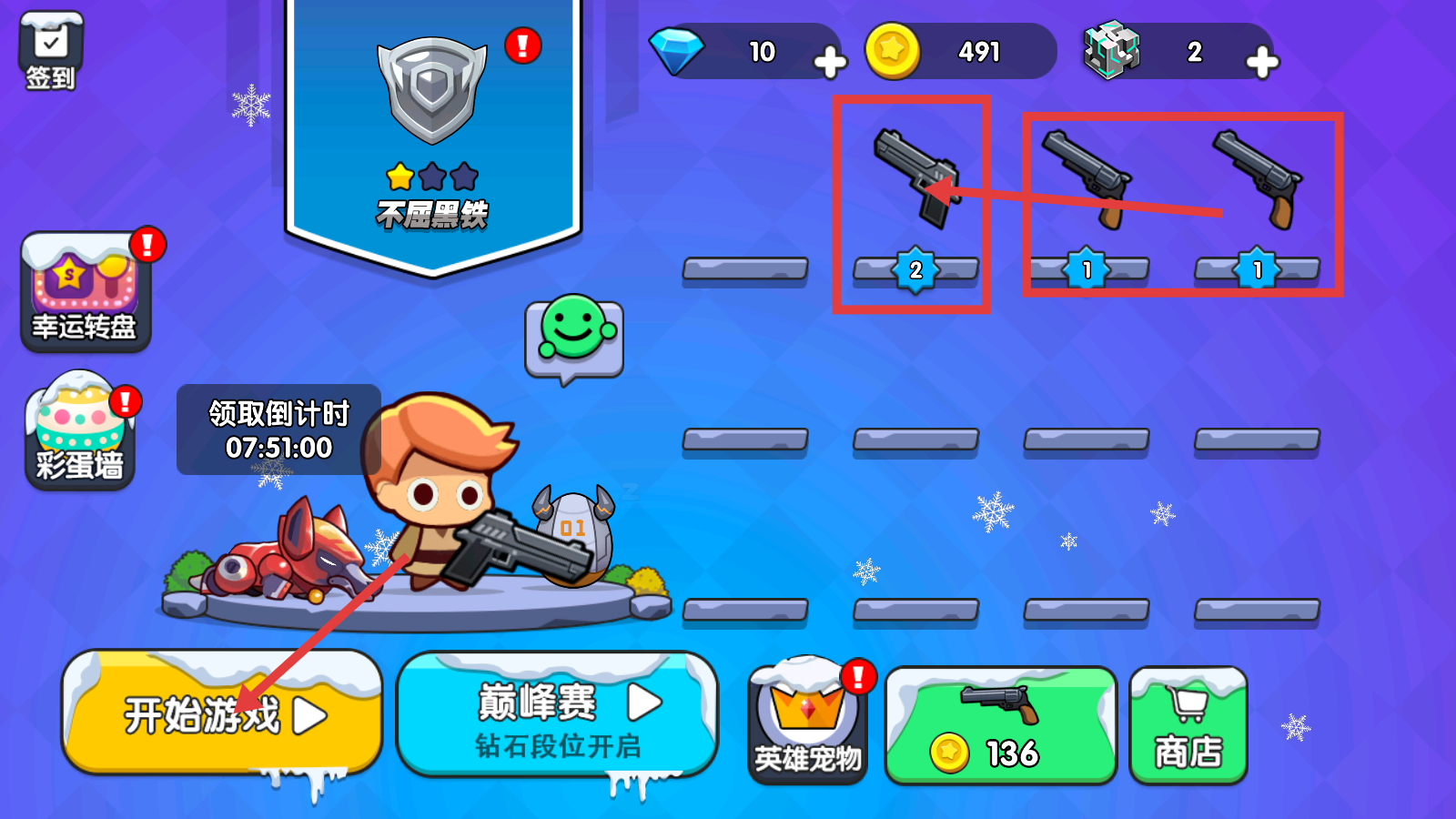Open the Hero Pets (英雄宠物) menu
The height and width of the screenshot is (819, 1456).
point(807,721)
